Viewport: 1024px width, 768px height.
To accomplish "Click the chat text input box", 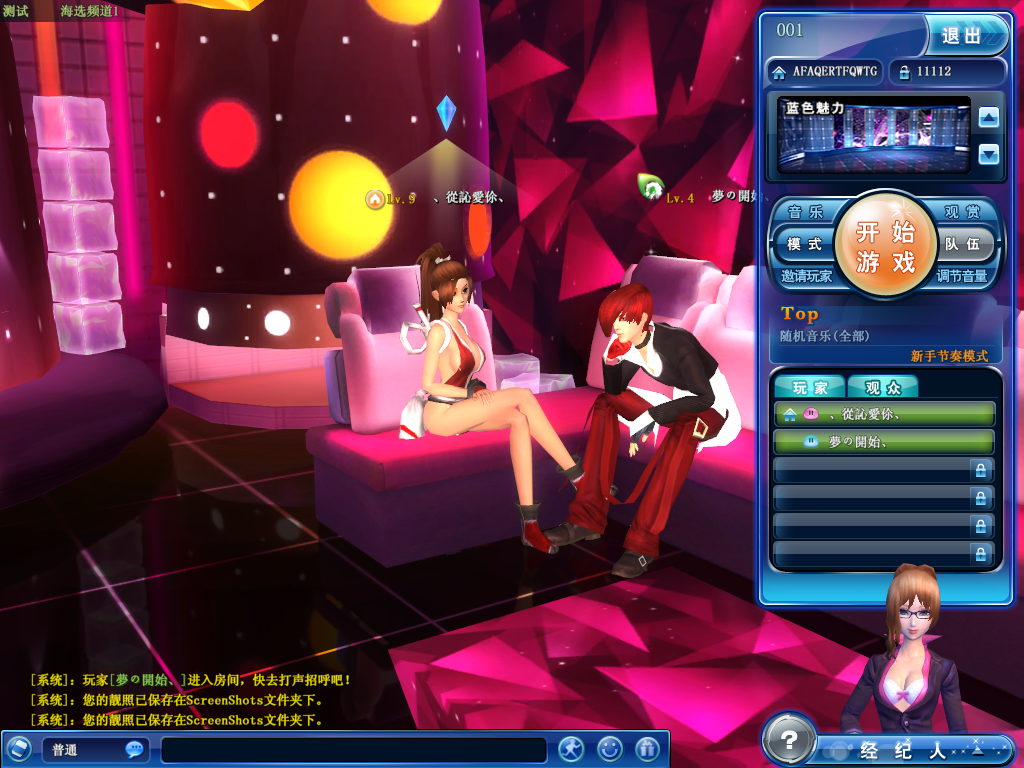I will [x=354, y=750].
